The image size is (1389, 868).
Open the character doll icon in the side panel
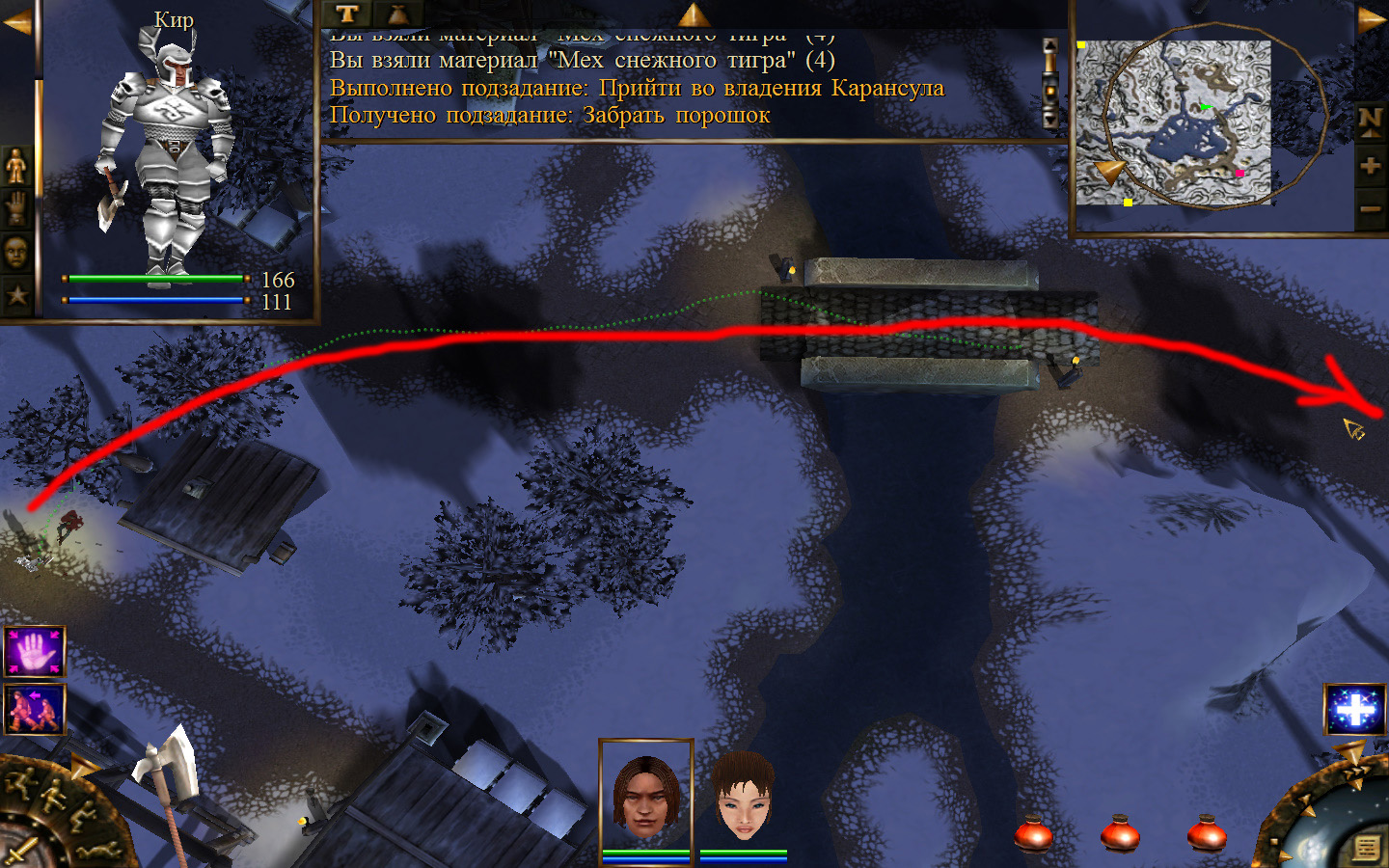click(x=16, y=167)
